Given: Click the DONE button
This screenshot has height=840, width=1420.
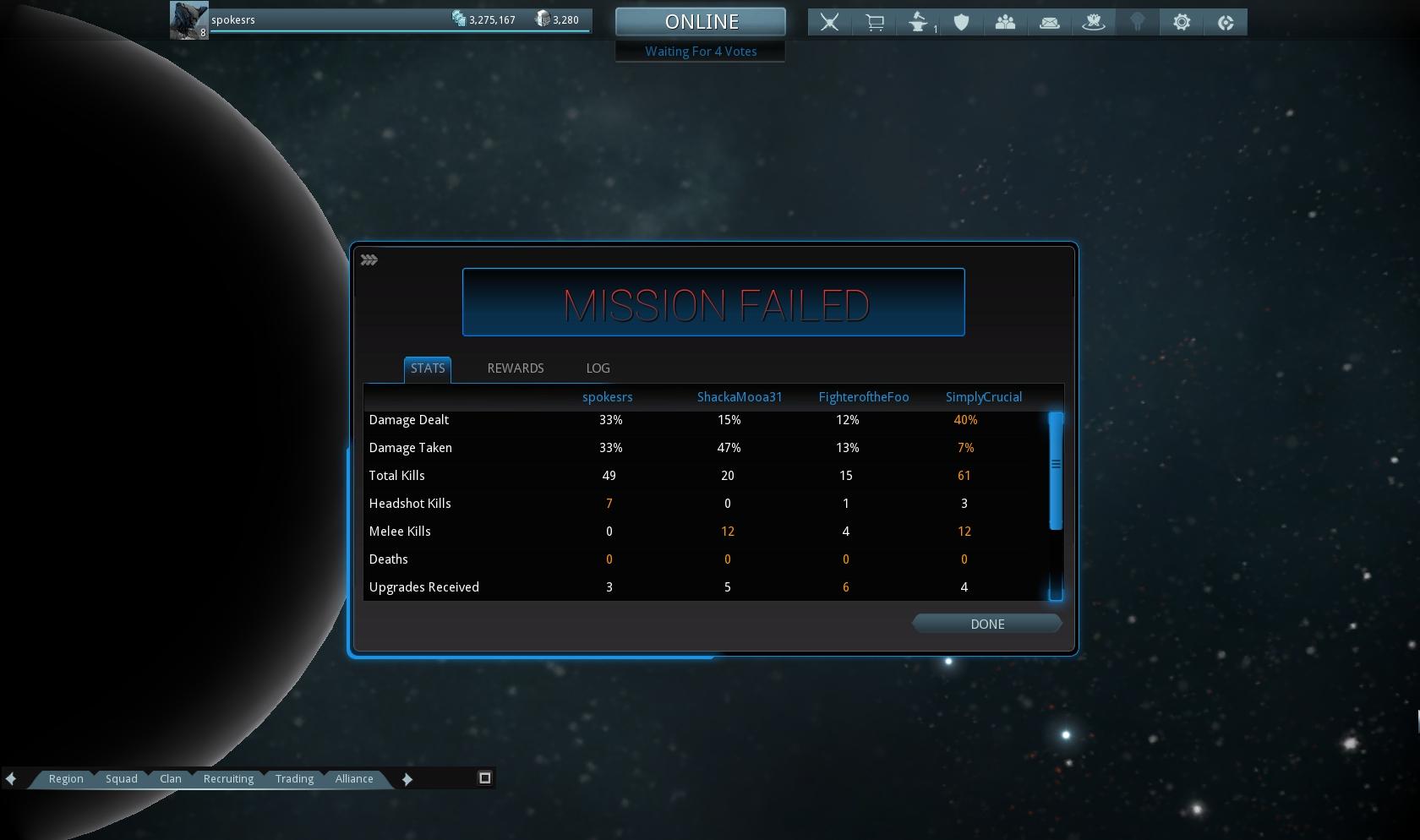Looking at the screenshot, I should tap(986, 624).
